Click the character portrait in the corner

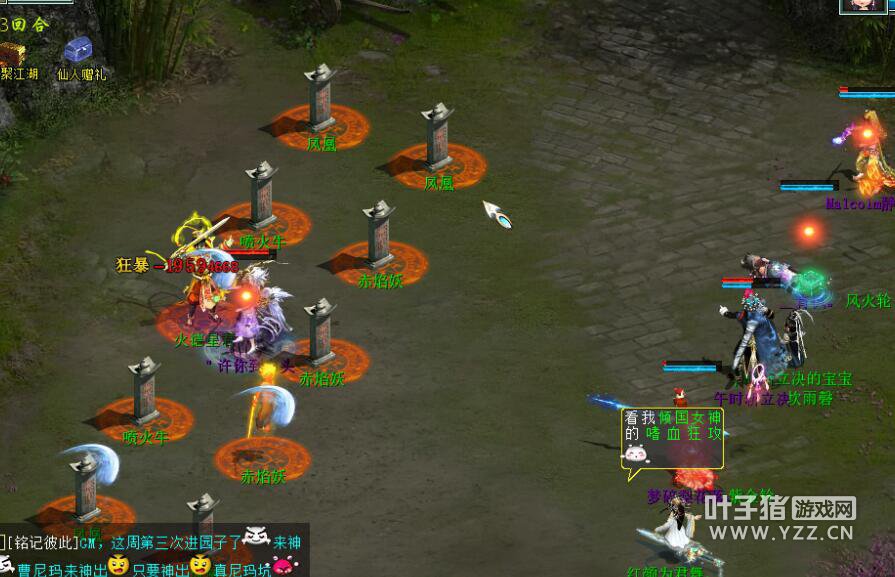[862, 5]
